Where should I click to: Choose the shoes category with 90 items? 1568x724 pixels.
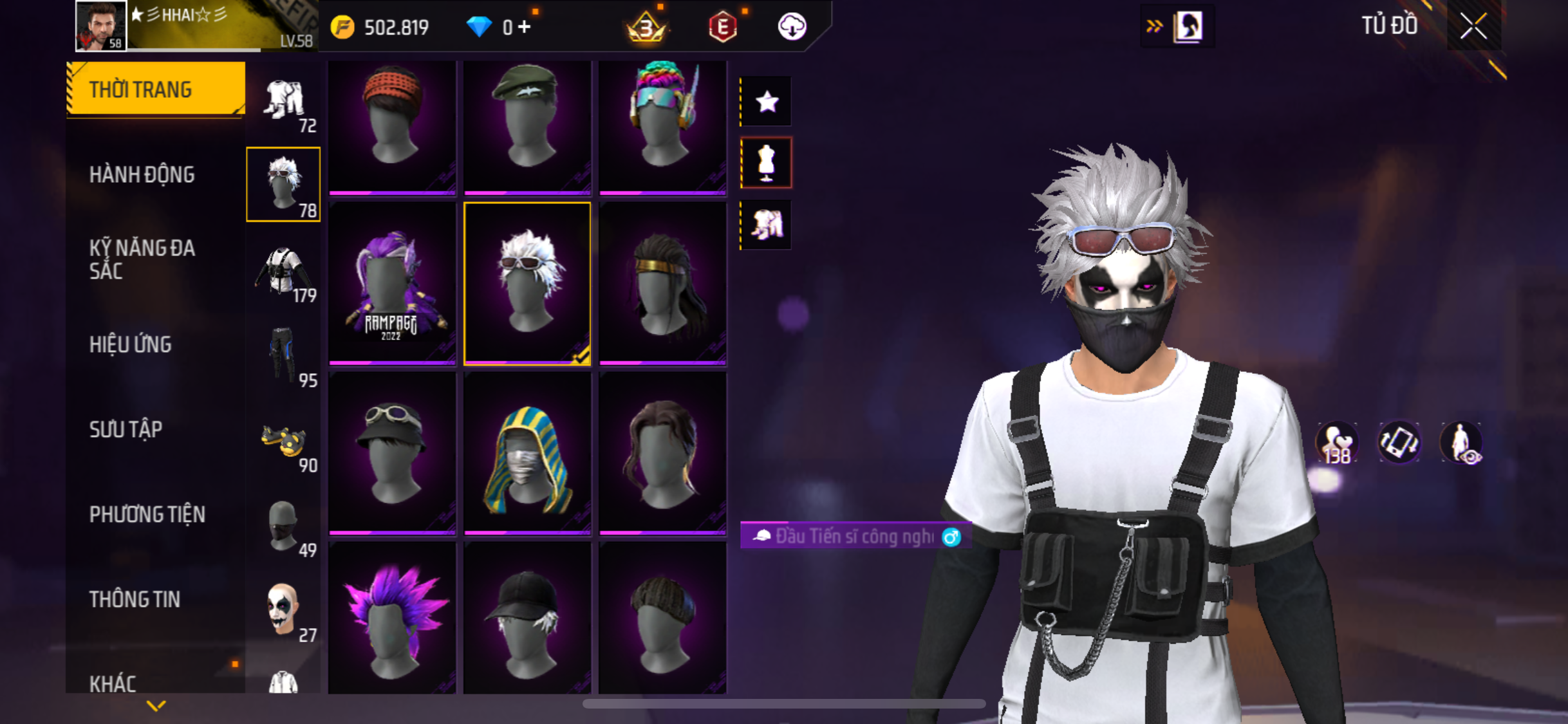284,441
